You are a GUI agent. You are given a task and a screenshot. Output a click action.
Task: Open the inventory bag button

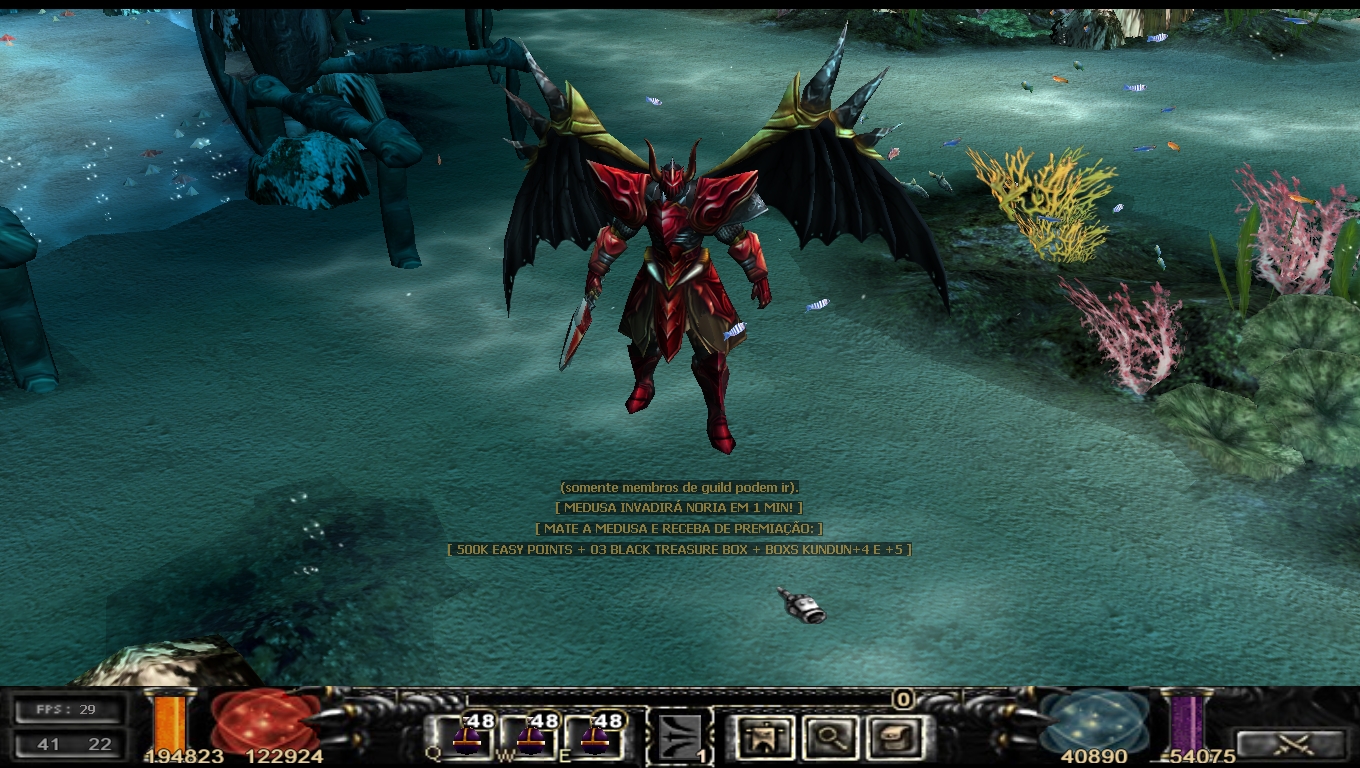pos(893,738)
